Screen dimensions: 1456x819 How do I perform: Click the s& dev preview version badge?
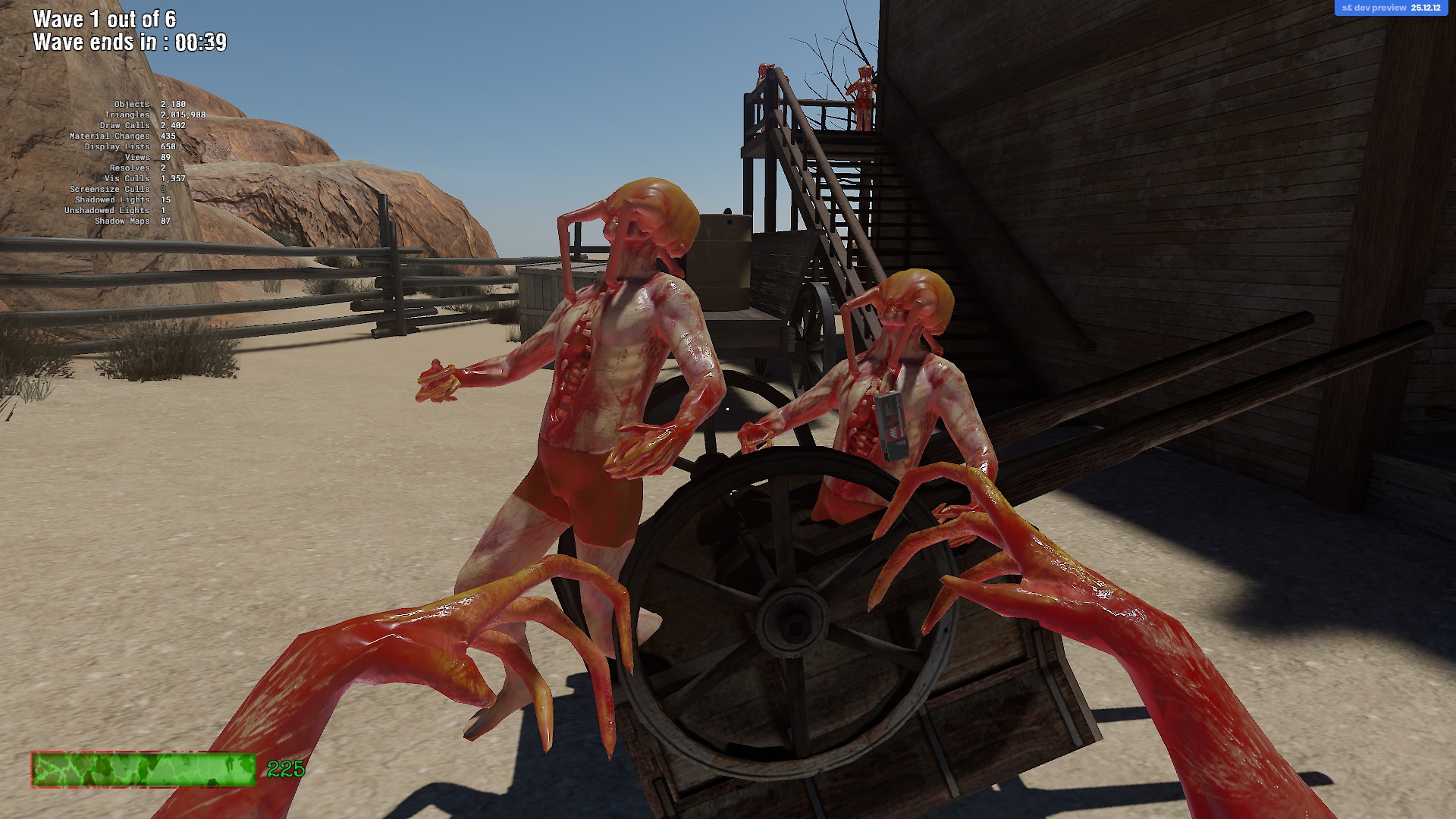point(1391,8)
